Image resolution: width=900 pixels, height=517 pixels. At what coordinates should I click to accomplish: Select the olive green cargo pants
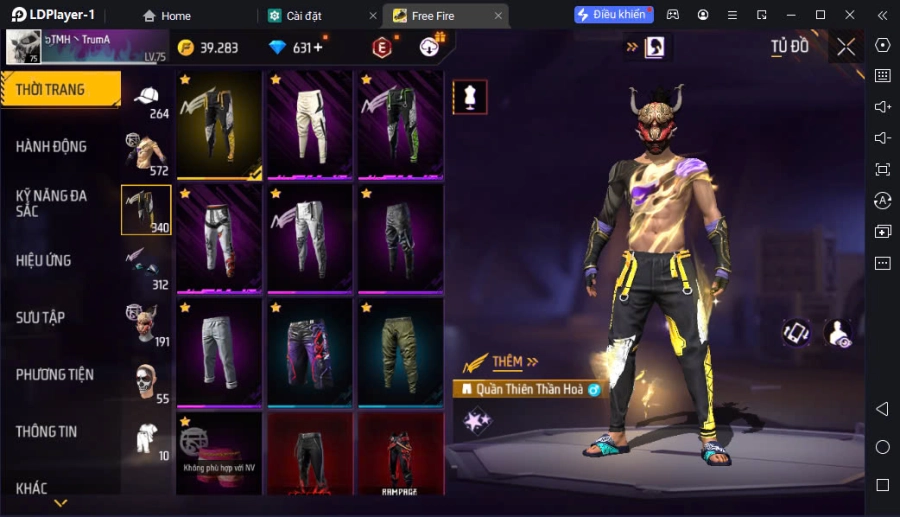(400, 351)
